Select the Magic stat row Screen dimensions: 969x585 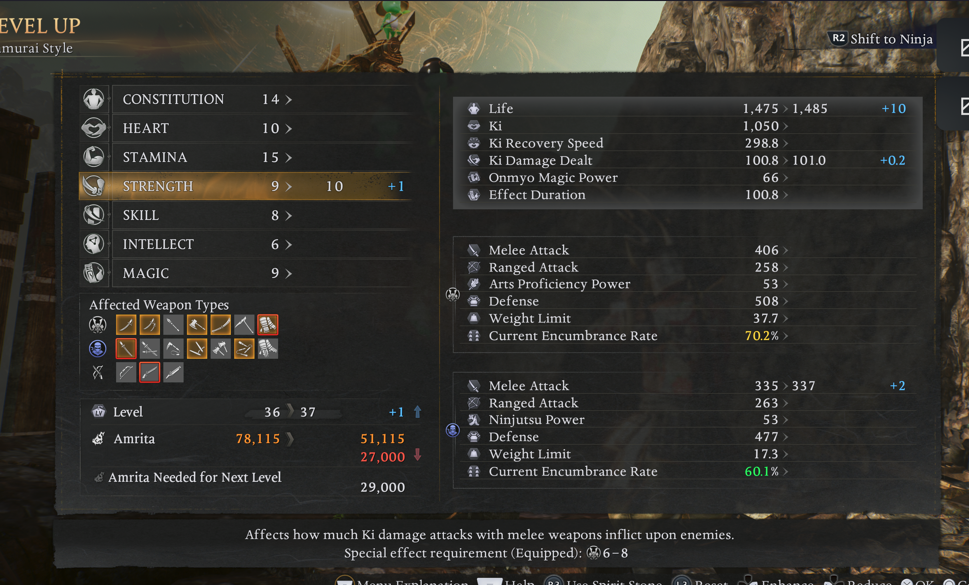pyautogui.click(x=245, y=273)
